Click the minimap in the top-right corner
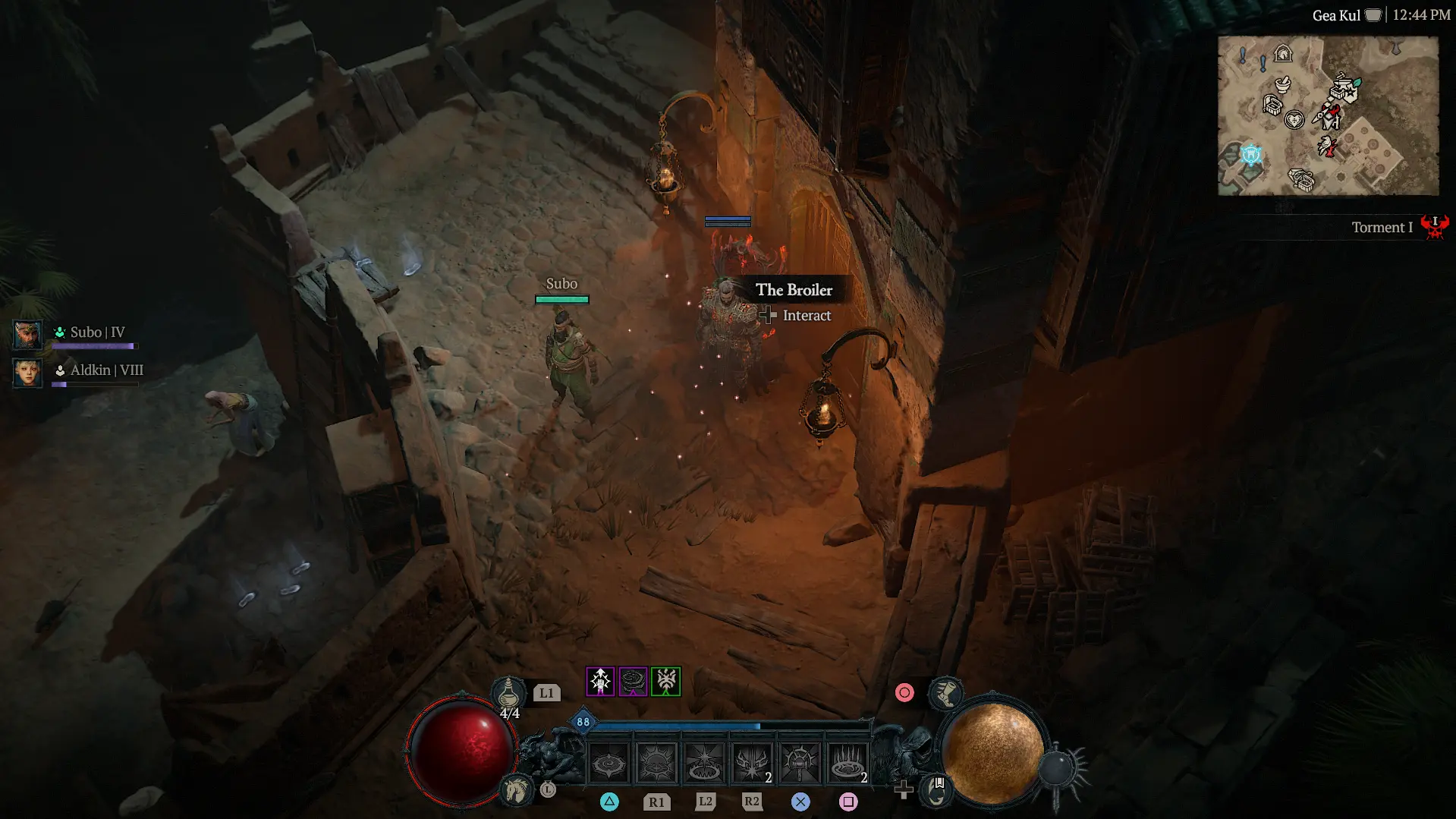 [x=1328, y=114]
